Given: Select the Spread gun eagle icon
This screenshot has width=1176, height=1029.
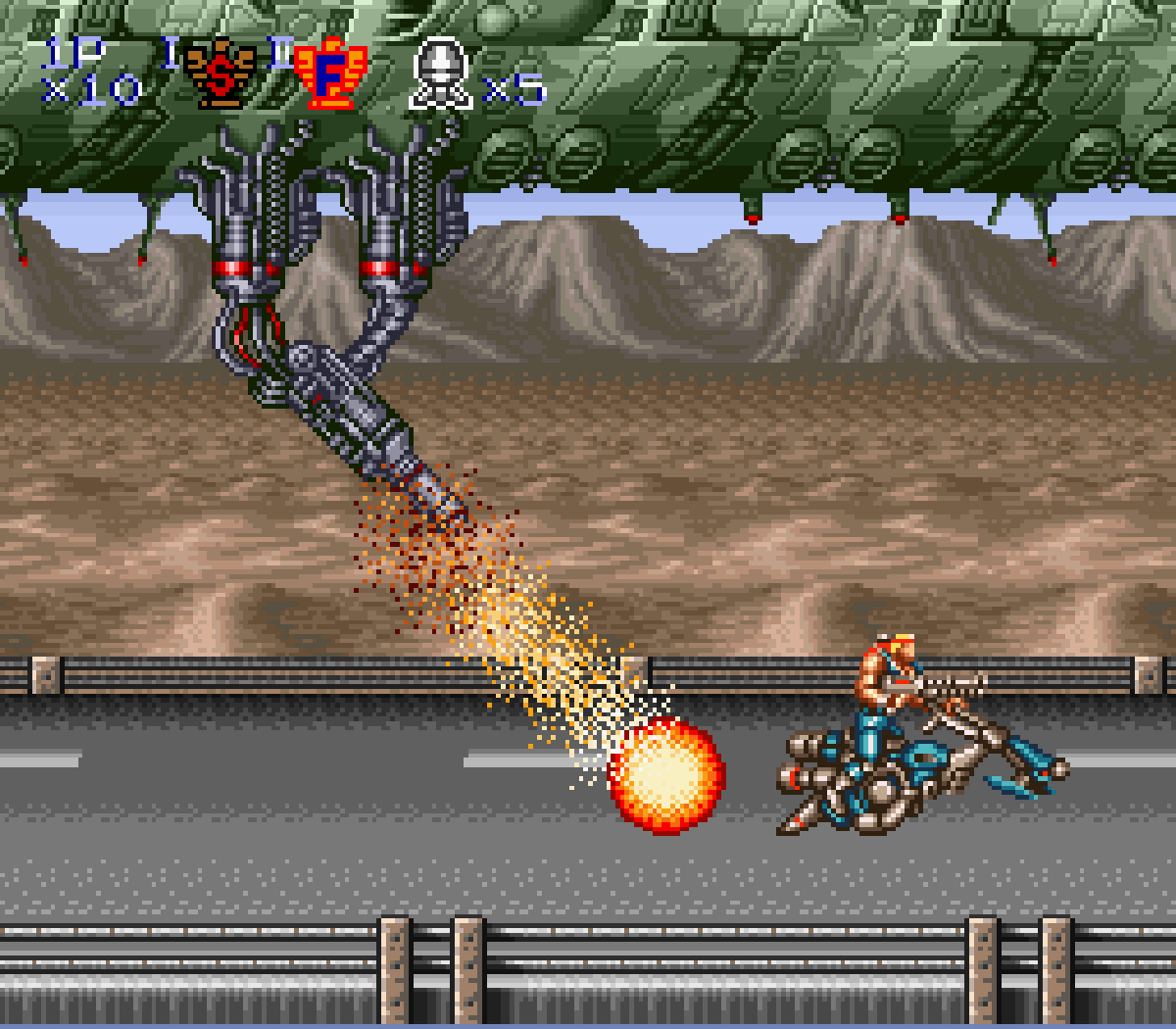Looking at the screenshot, I should (x=220, y=73).
